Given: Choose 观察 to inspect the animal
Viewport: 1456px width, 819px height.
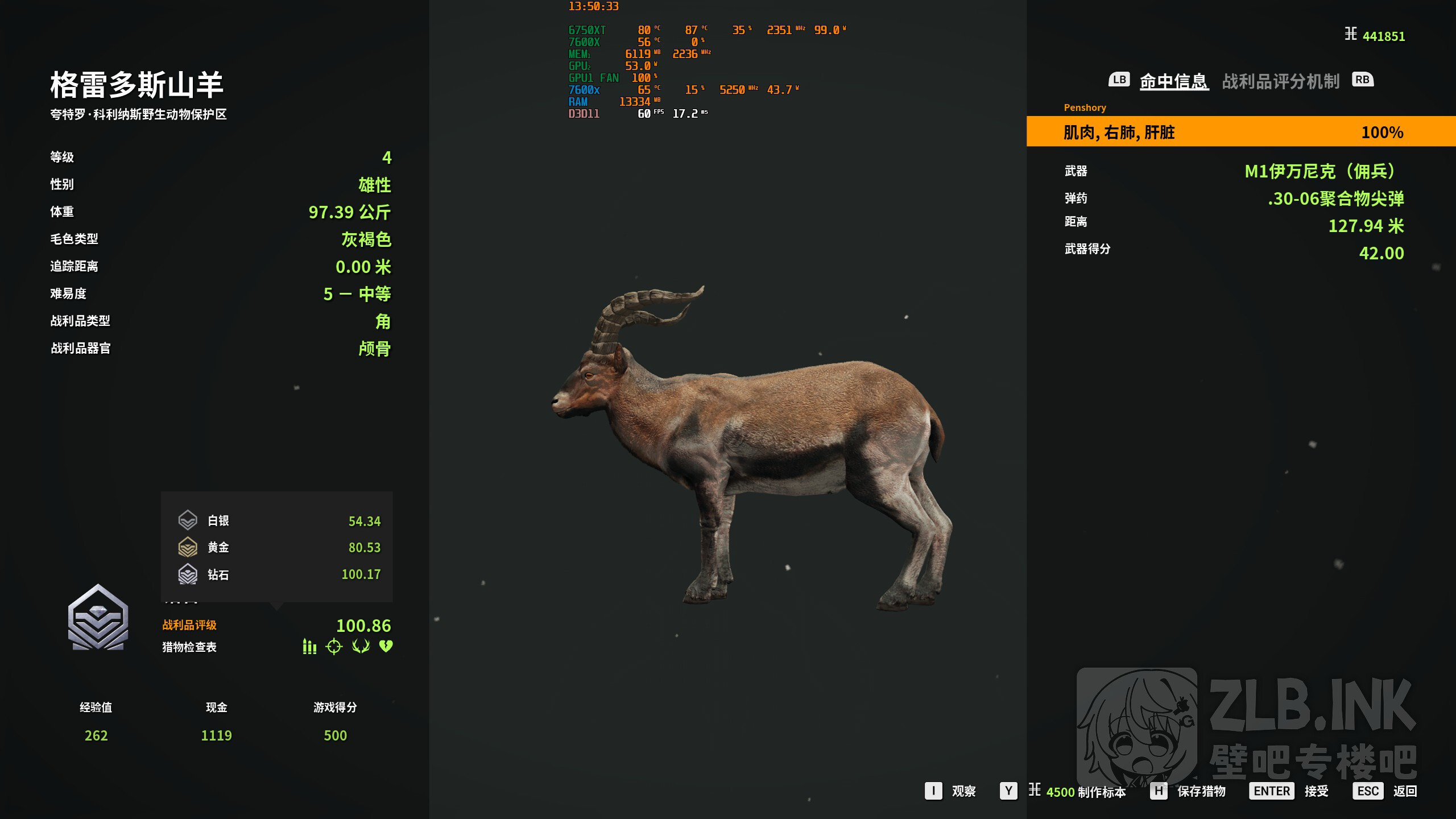Looking at the screenshot, I should (963, 791).
